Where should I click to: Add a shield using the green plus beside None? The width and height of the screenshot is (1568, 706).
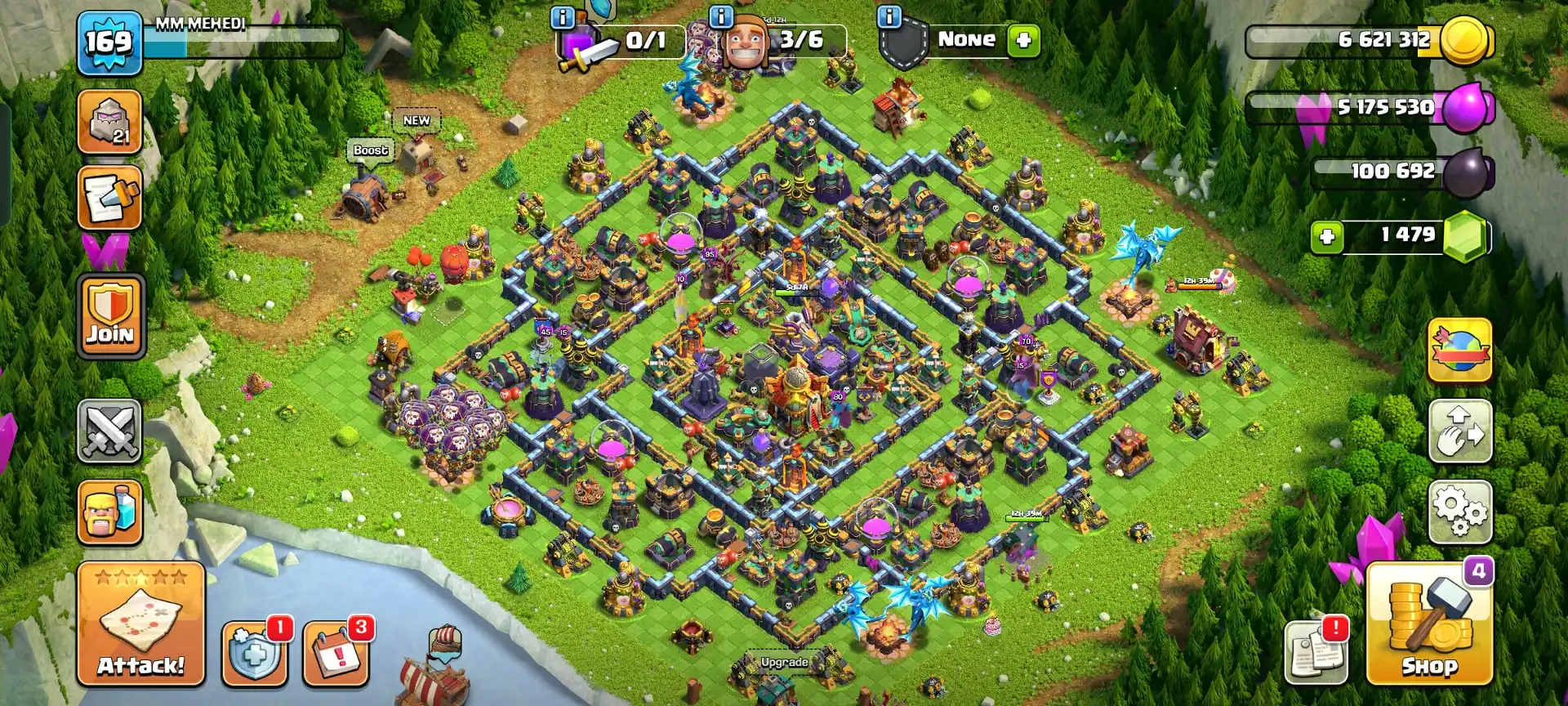click(1025, 39)
